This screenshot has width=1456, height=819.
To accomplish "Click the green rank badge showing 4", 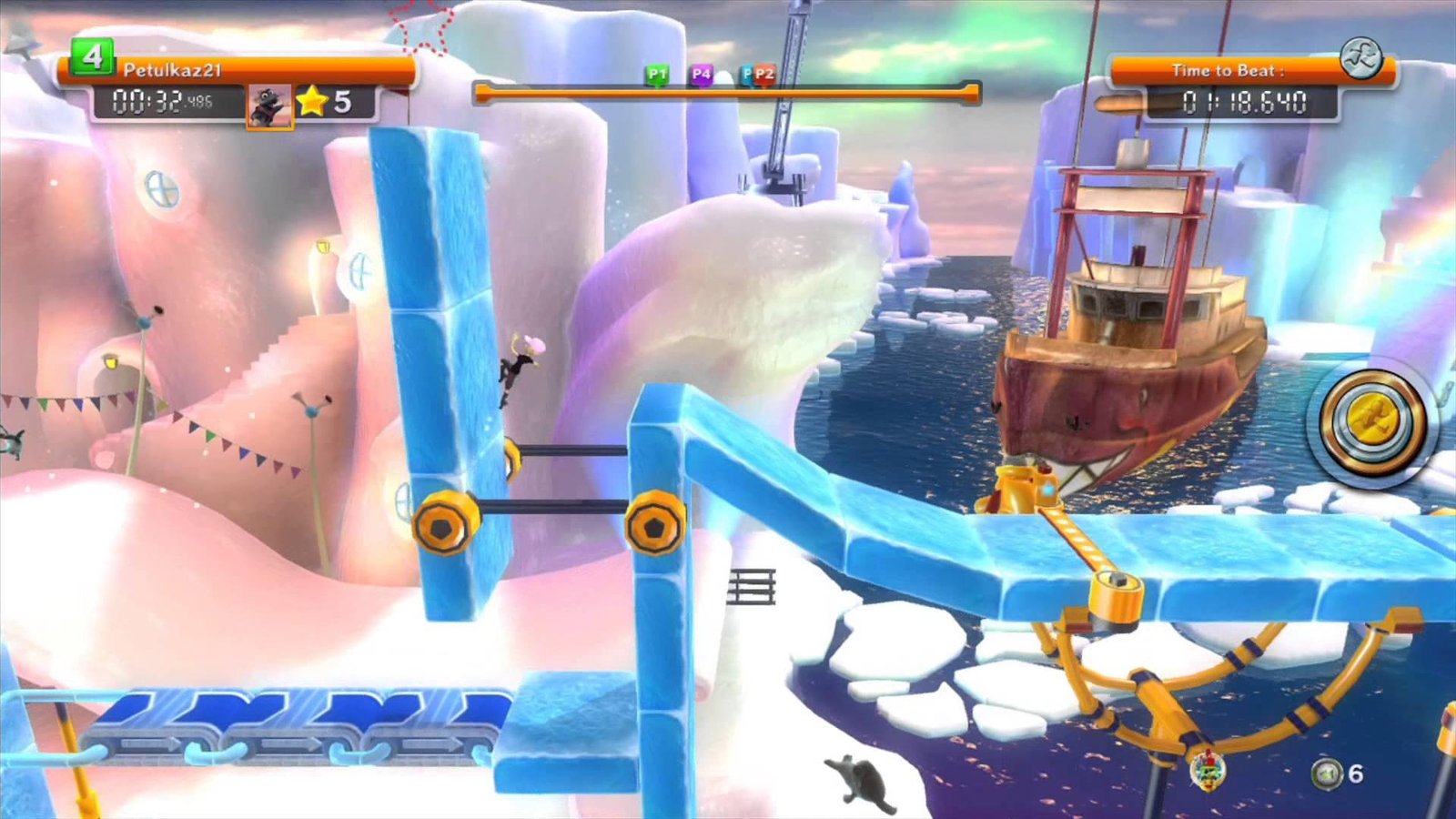I will (x=91, y=57).
